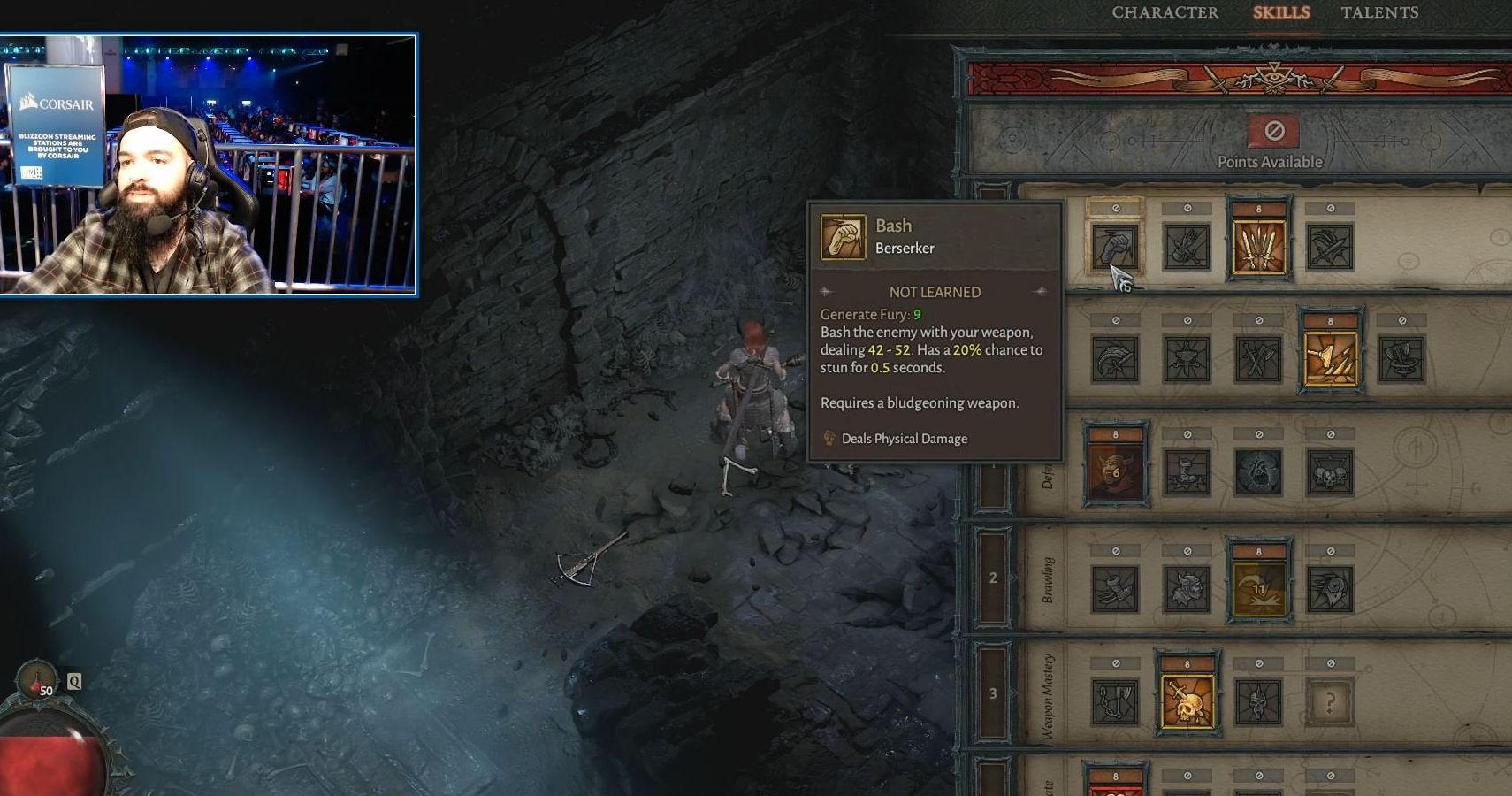Viewport: 1512px width, 796px height.
Task: Pick the three skulls skill icon
Action: [x=1330, y=472]
